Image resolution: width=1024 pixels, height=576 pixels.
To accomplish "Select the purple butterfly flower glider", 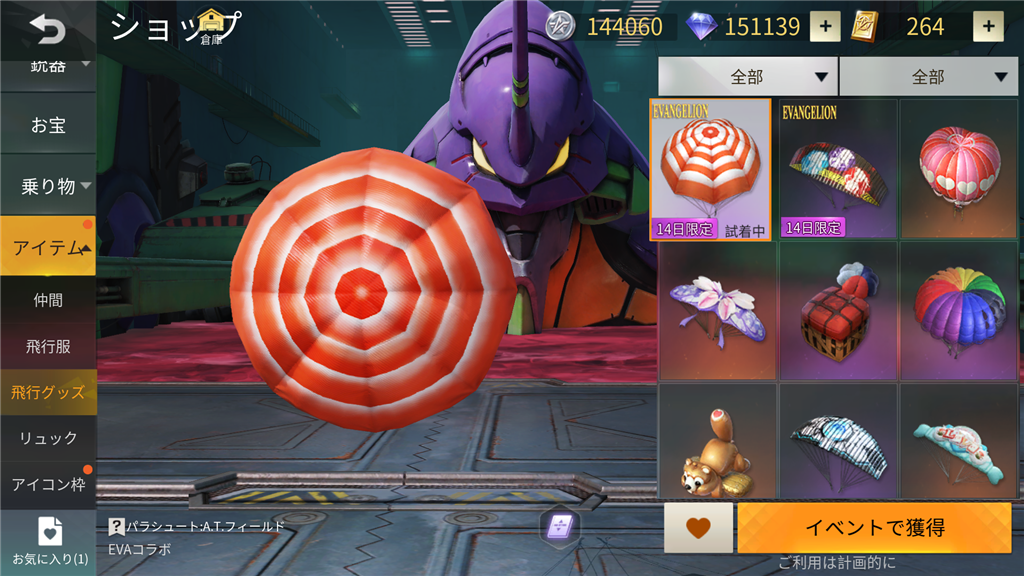I will point(717,310).
